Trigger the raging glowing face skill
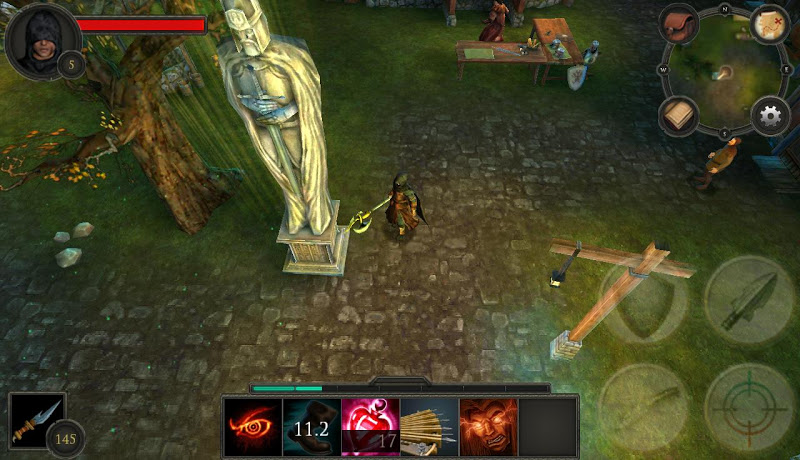Viewport: 800px width, 460px height. 488,427
